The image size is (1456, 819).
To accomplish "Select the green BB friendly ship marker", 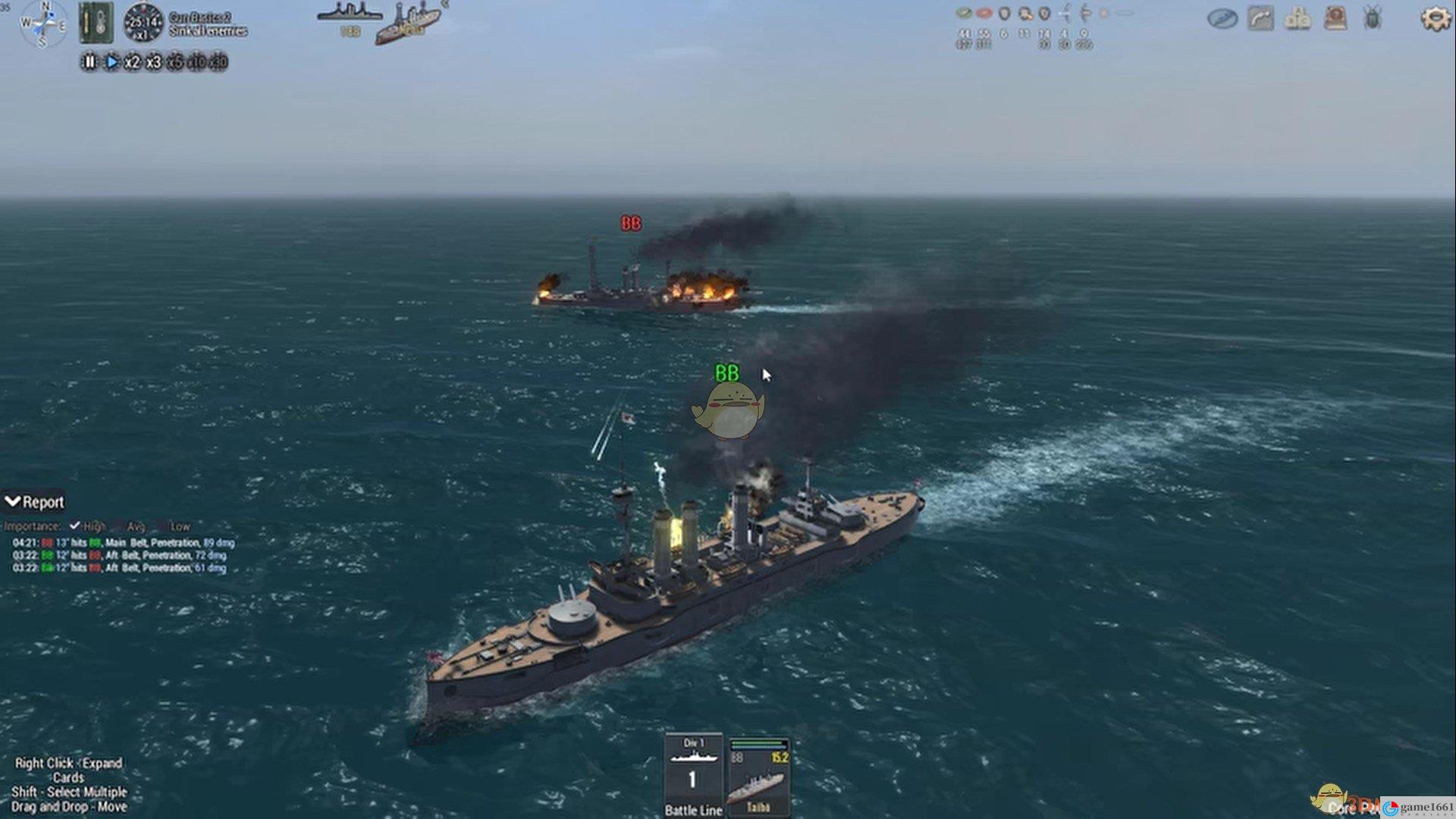I will (x=726, y=373).
